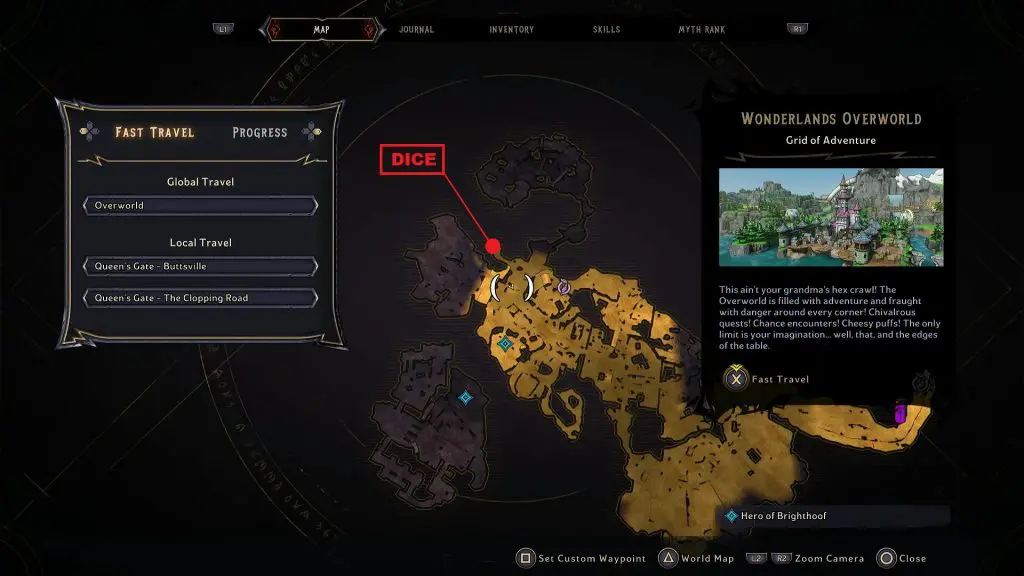Switch to the Progress panel tab
This screenshot has height=576, width=1024.
[x=259, y=132]
